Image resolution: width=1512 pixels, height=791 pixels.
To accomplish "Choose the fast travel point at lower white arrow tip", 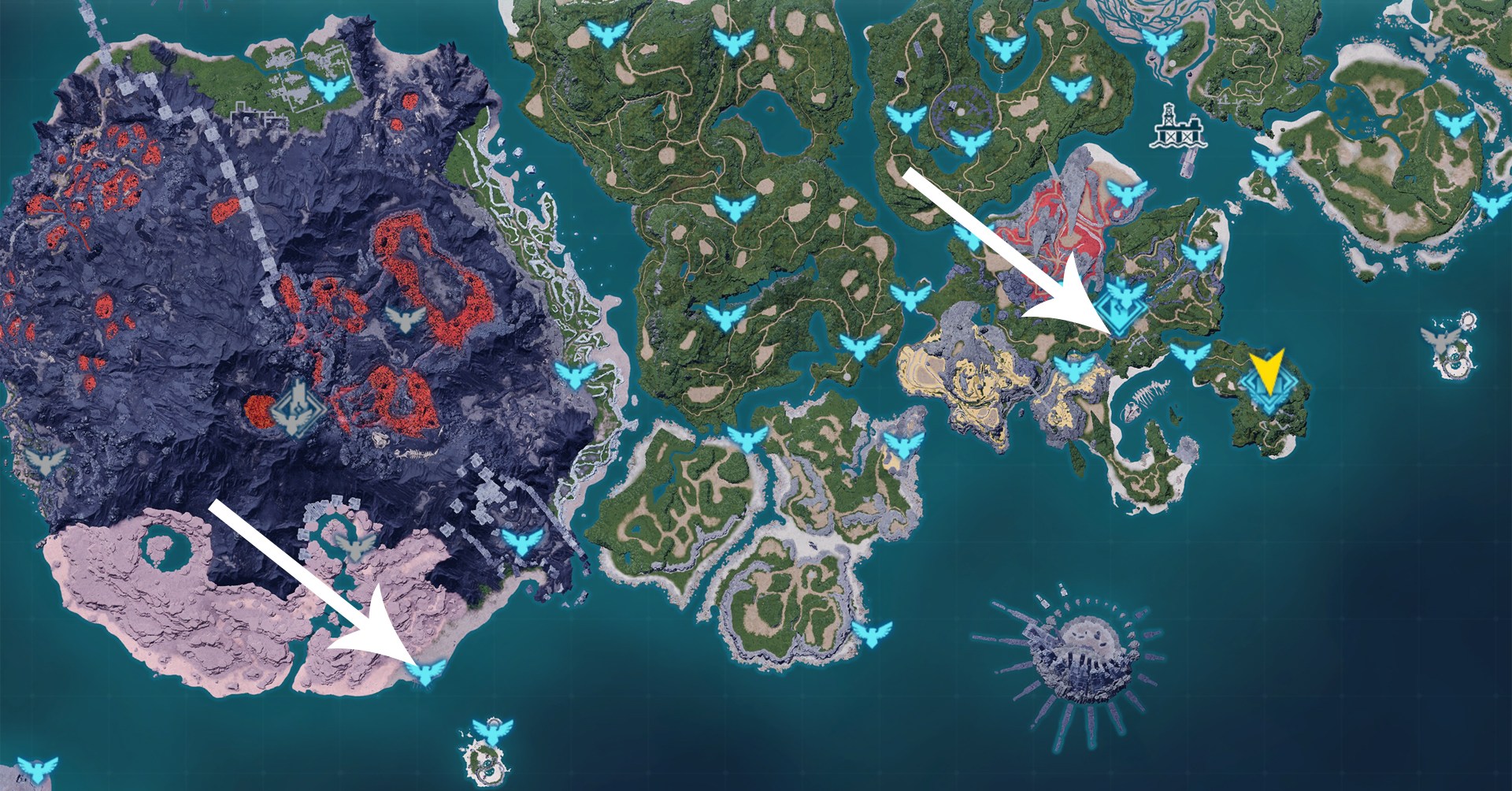I will tap(425, 671).
